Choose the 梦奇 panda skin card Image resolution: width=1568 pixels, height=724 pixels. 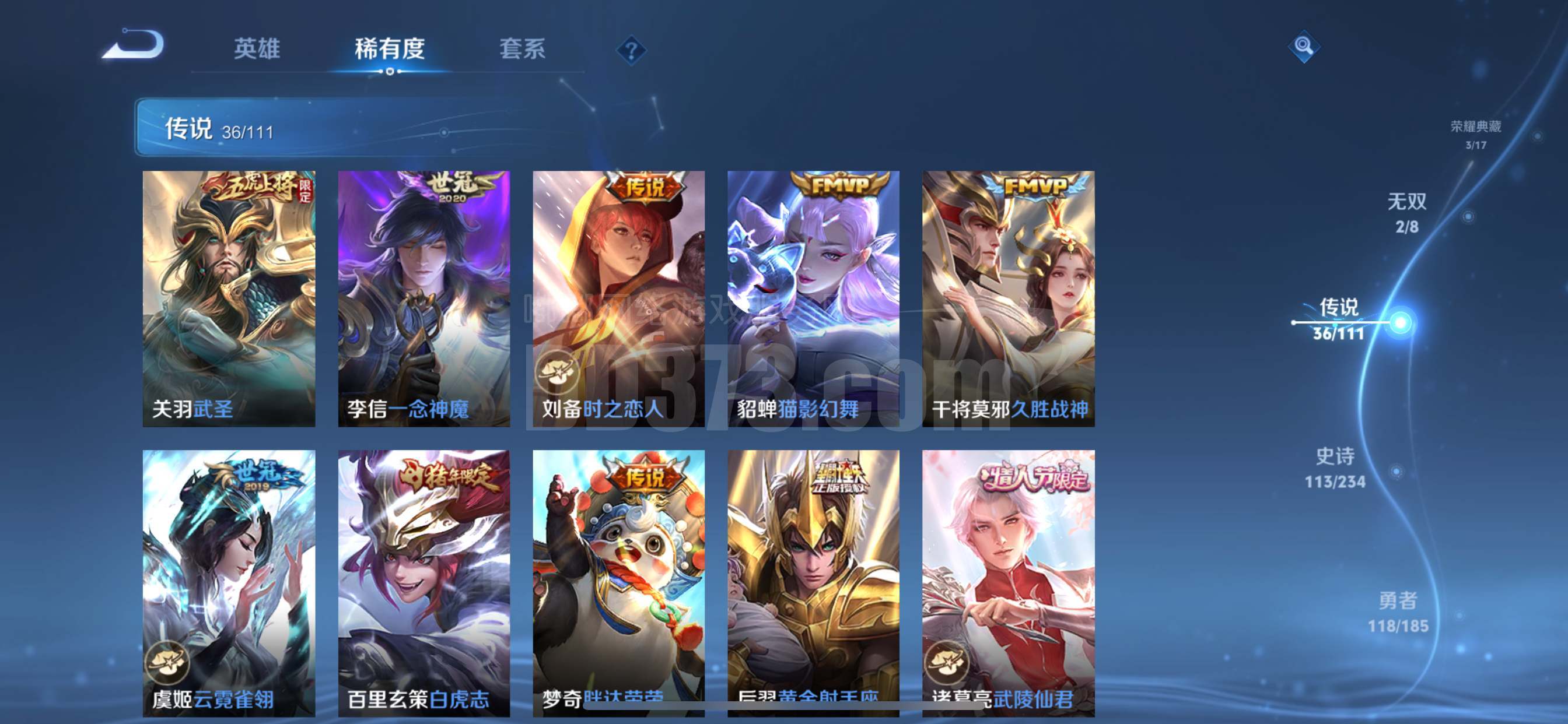pyautogui.click(x=618, y=583)
